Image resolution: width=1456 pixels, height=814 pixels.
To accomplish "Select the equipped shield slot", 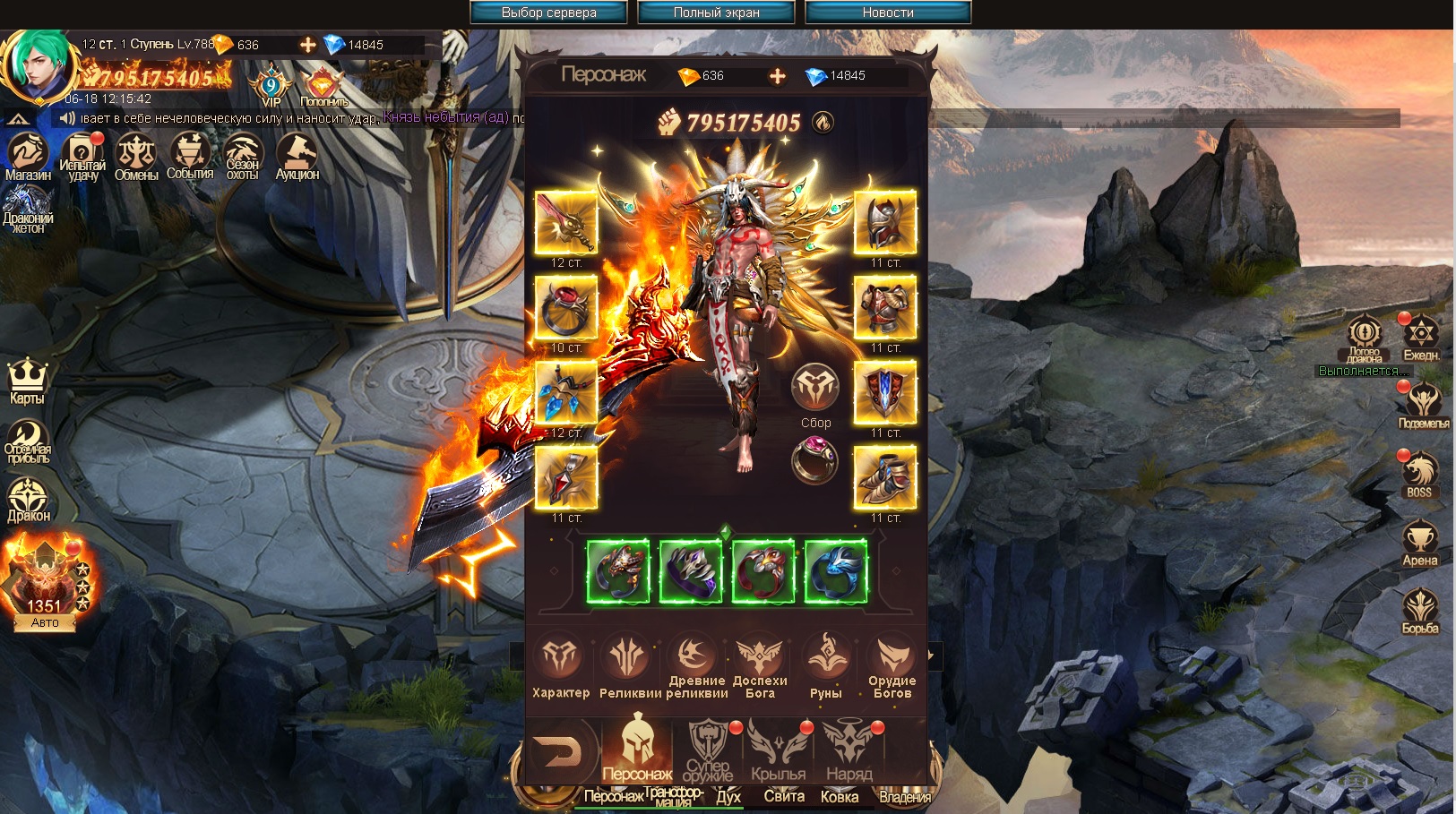I will 884,392.
